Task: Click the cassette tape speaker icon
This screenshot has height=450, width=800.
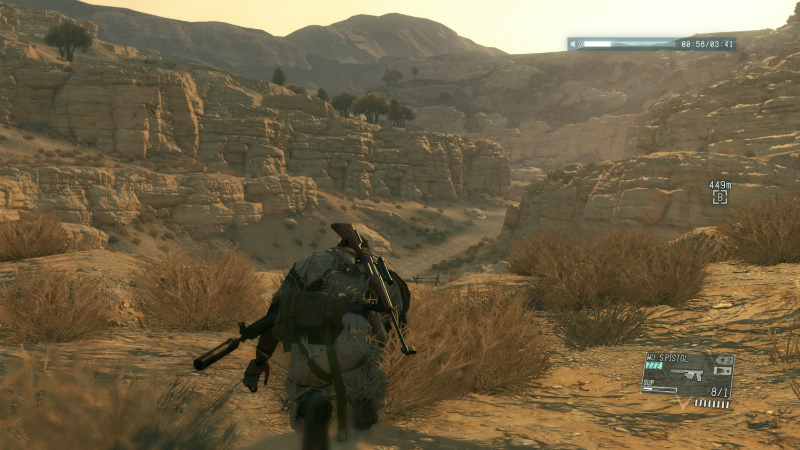Action: tap(576, 44)
